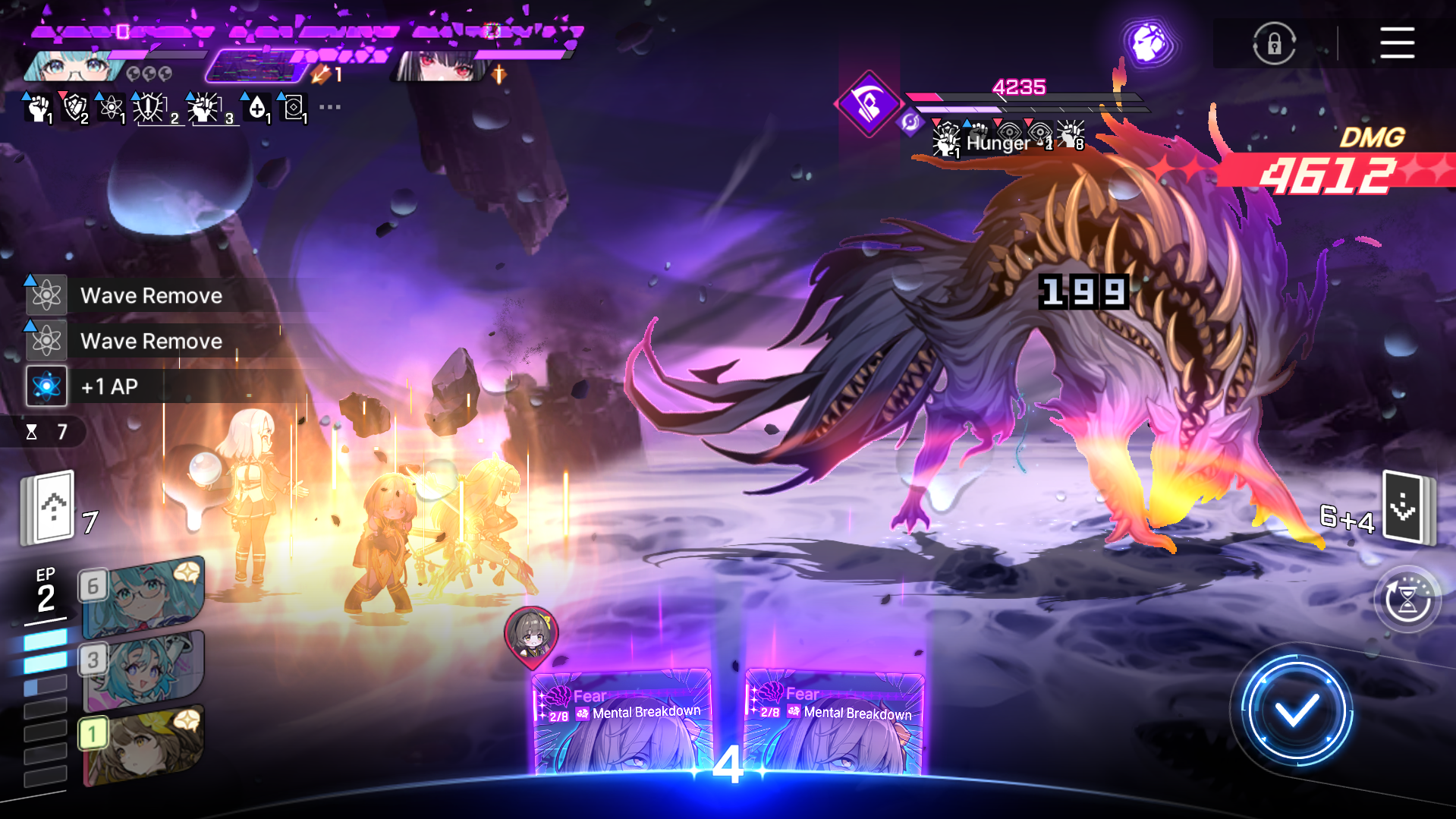This screenshot has width=1456, height=819.
Task: Tap the glowing purple brain icon
Action: [x=1149, y=43]
